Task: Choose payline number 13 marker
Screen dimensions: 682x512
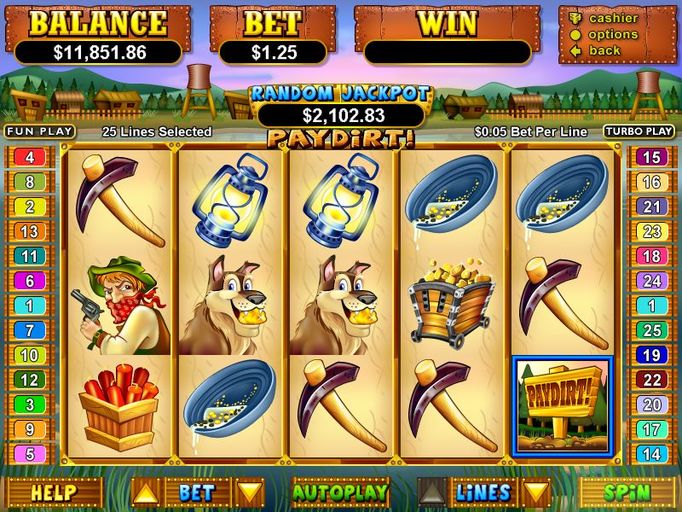Action: tap(30, 231)
